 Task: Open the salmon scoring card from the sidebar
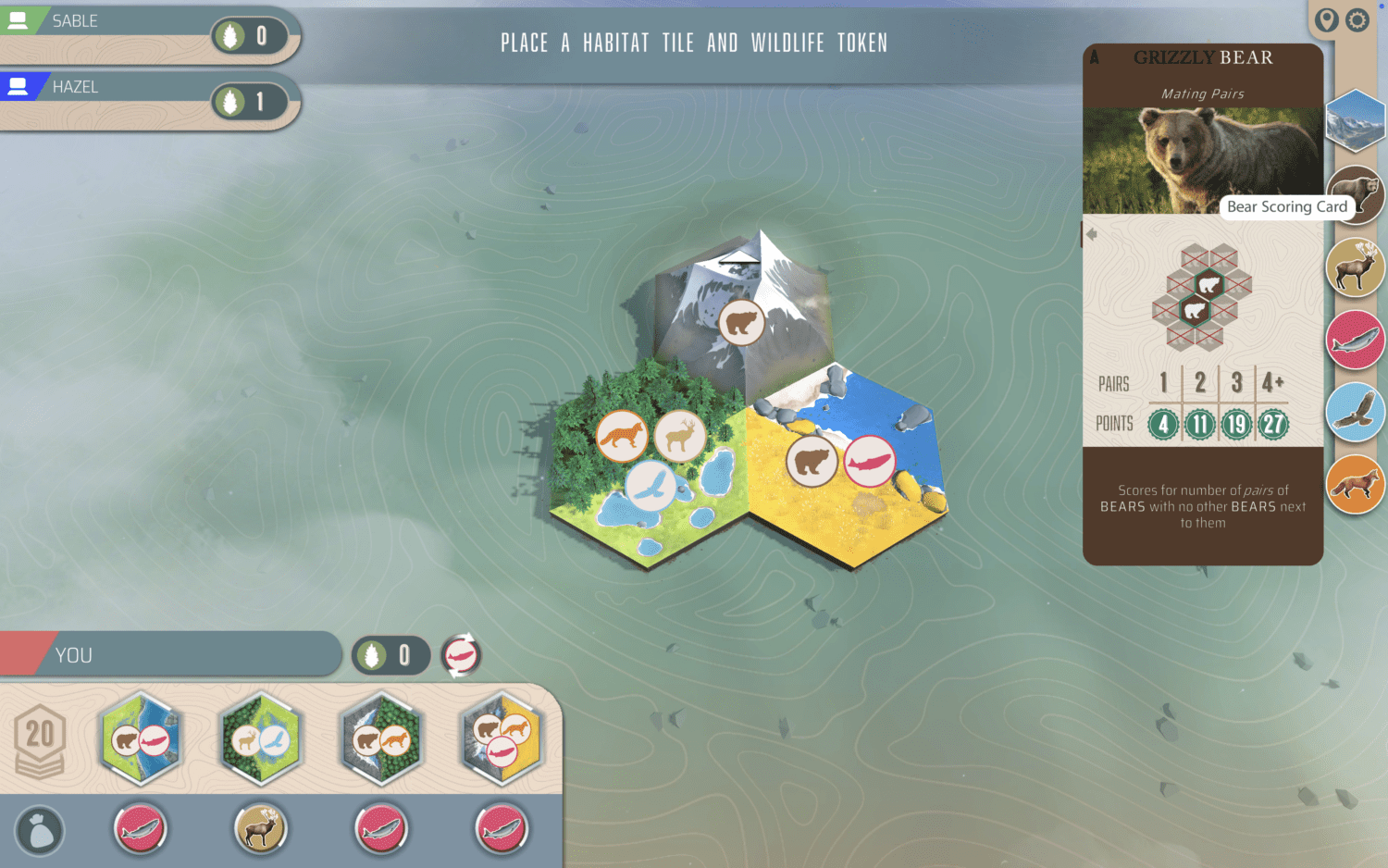coord(1355,339)
